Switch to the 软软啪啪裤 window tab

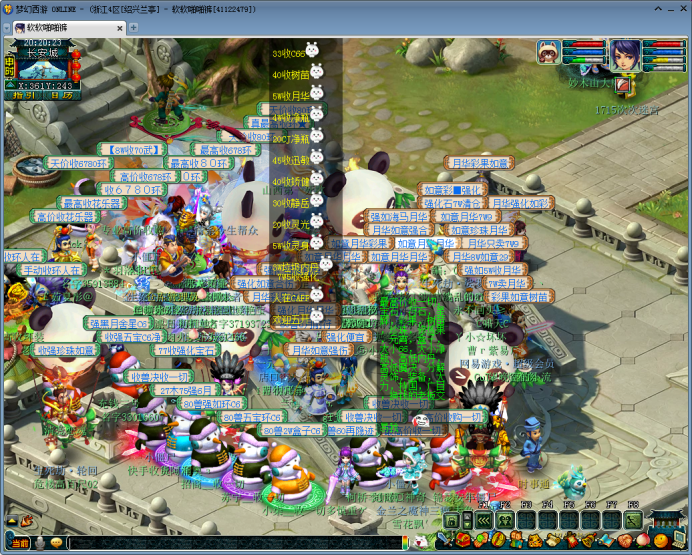(x=48, y=26)
